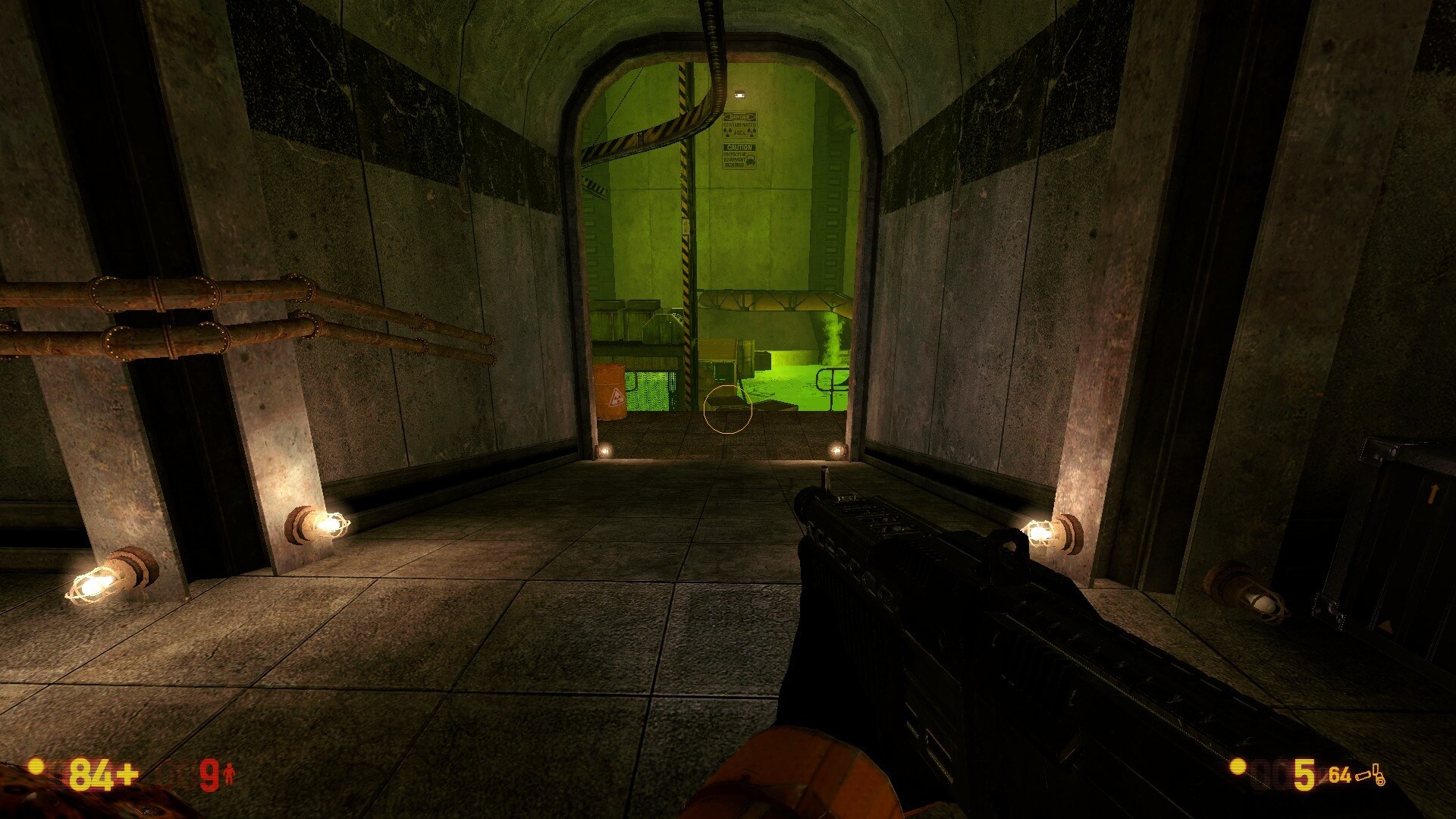This screenshot has height=819, width=1456.
Task: Click the respirator pictogram on the Caution sign
Action: (752, 160)
